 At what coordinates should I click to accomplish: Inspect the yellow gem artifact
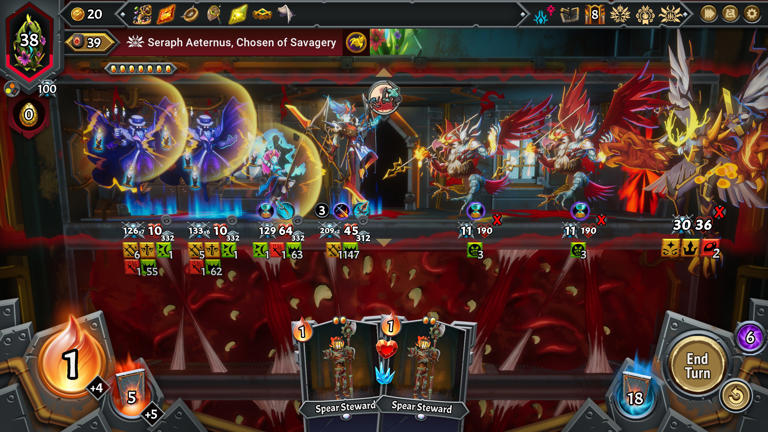click(x=238, y=14)
